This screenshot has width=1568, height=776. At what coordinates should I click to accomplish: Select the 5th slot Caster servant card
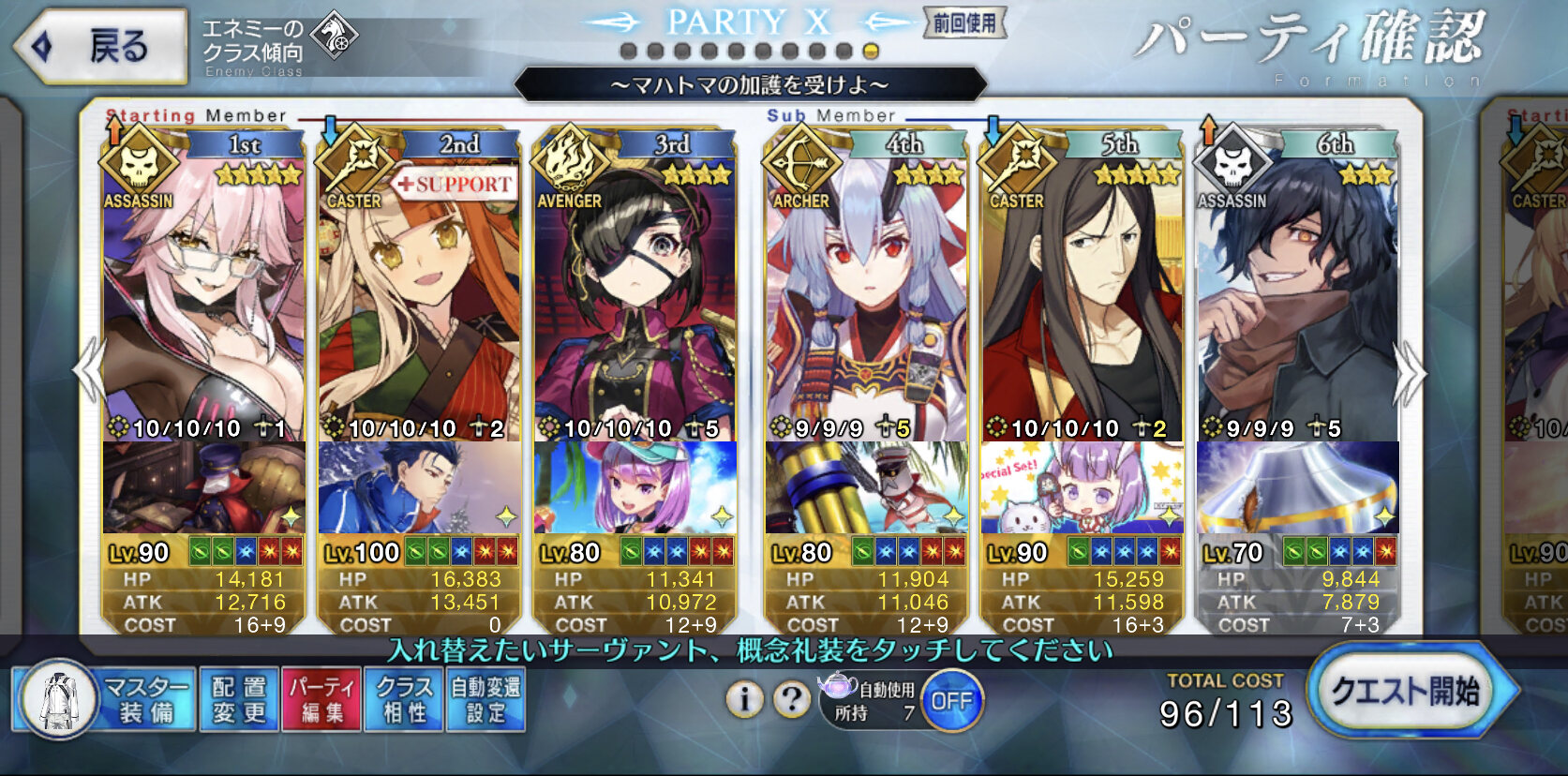point(1082,300)
